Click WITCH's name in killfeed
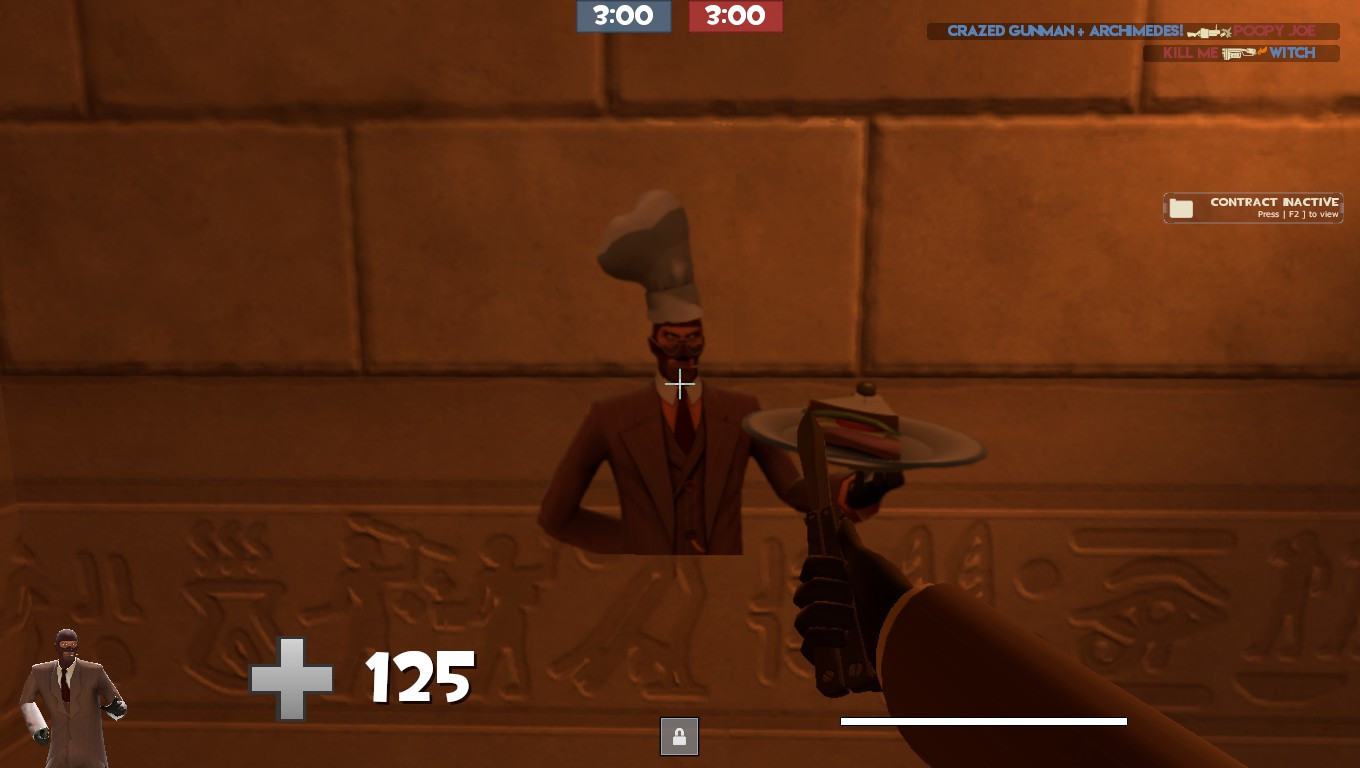 [x=1292, y=51]
